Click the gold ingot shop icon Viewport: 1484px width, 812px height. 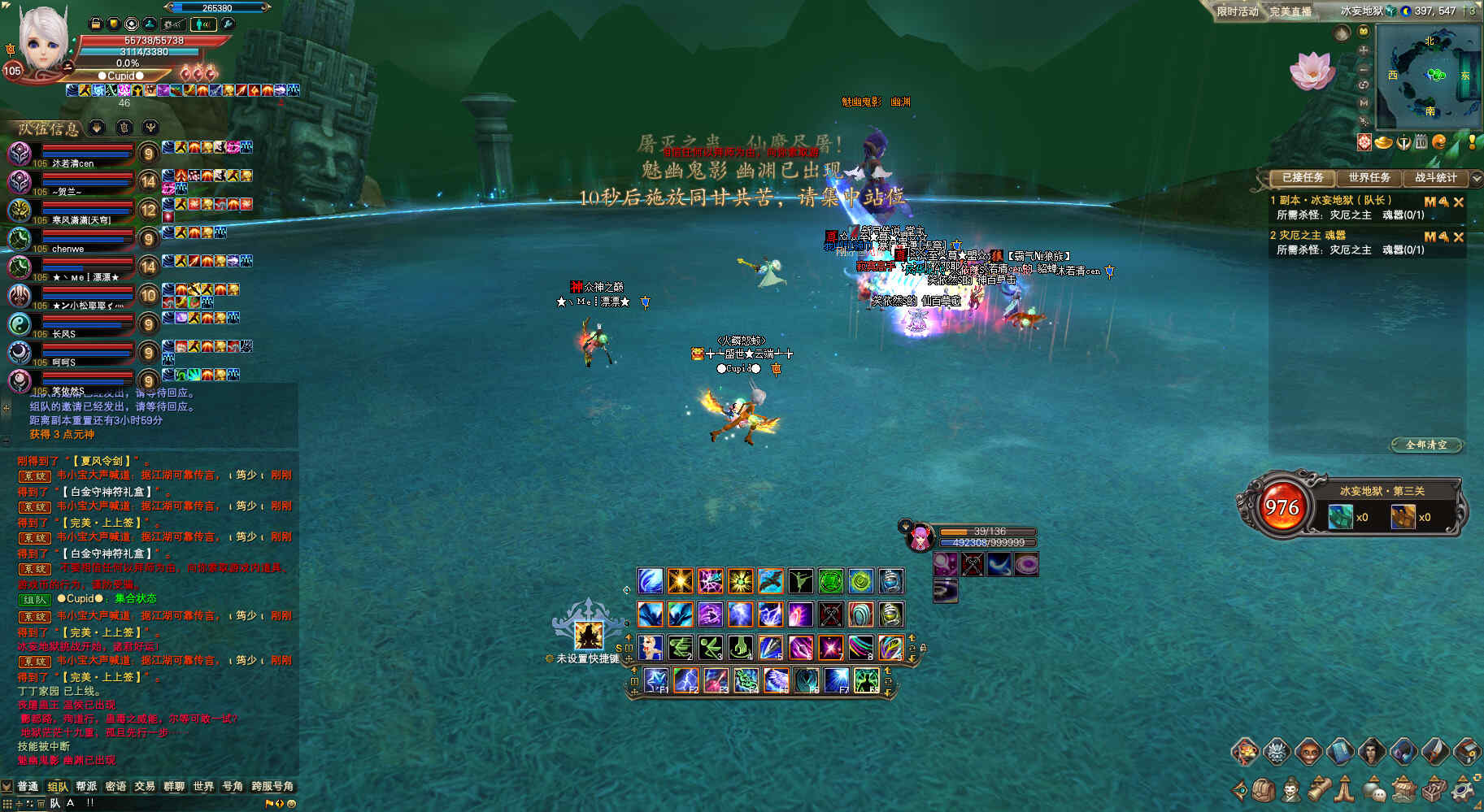tap(1384, 143)
